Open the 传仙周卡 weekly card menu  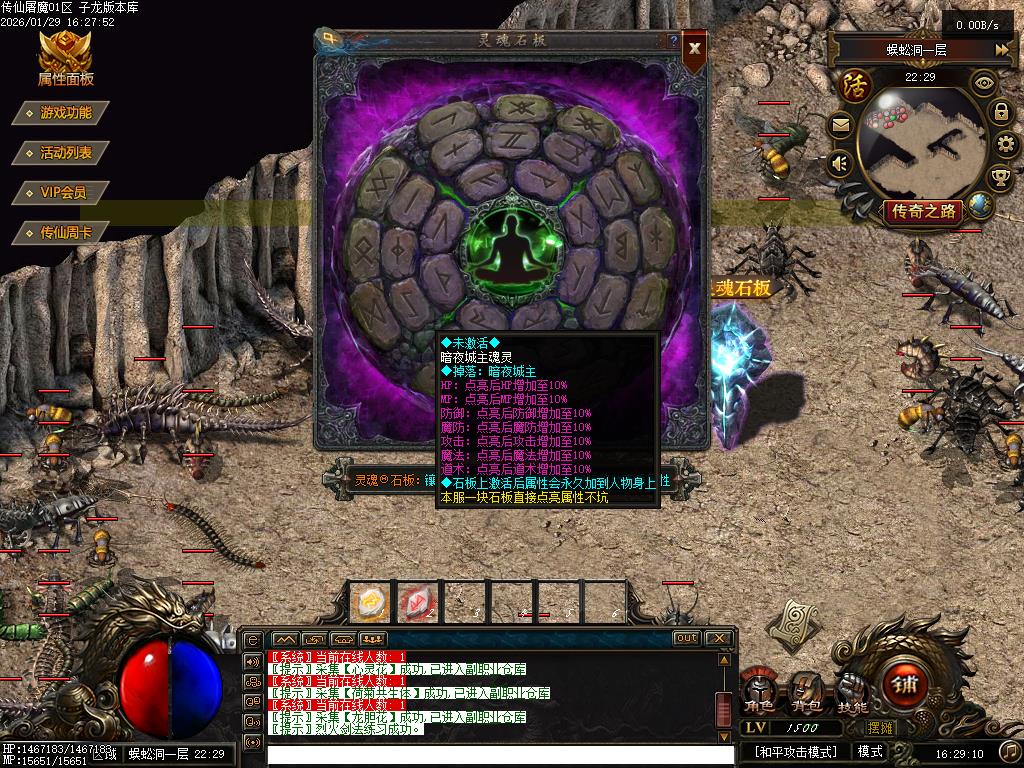[65, 232]
